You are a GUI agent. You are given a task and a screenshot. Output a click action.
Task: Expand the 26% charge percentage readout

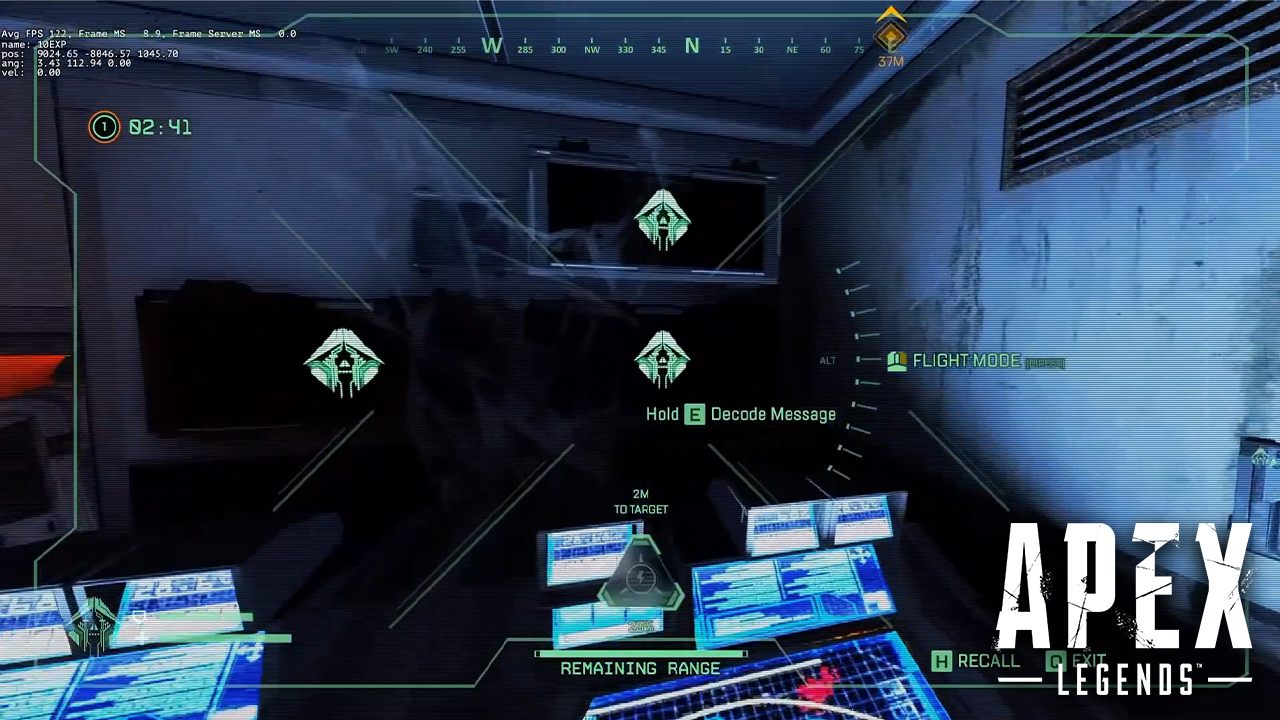[x=639, y=625]
